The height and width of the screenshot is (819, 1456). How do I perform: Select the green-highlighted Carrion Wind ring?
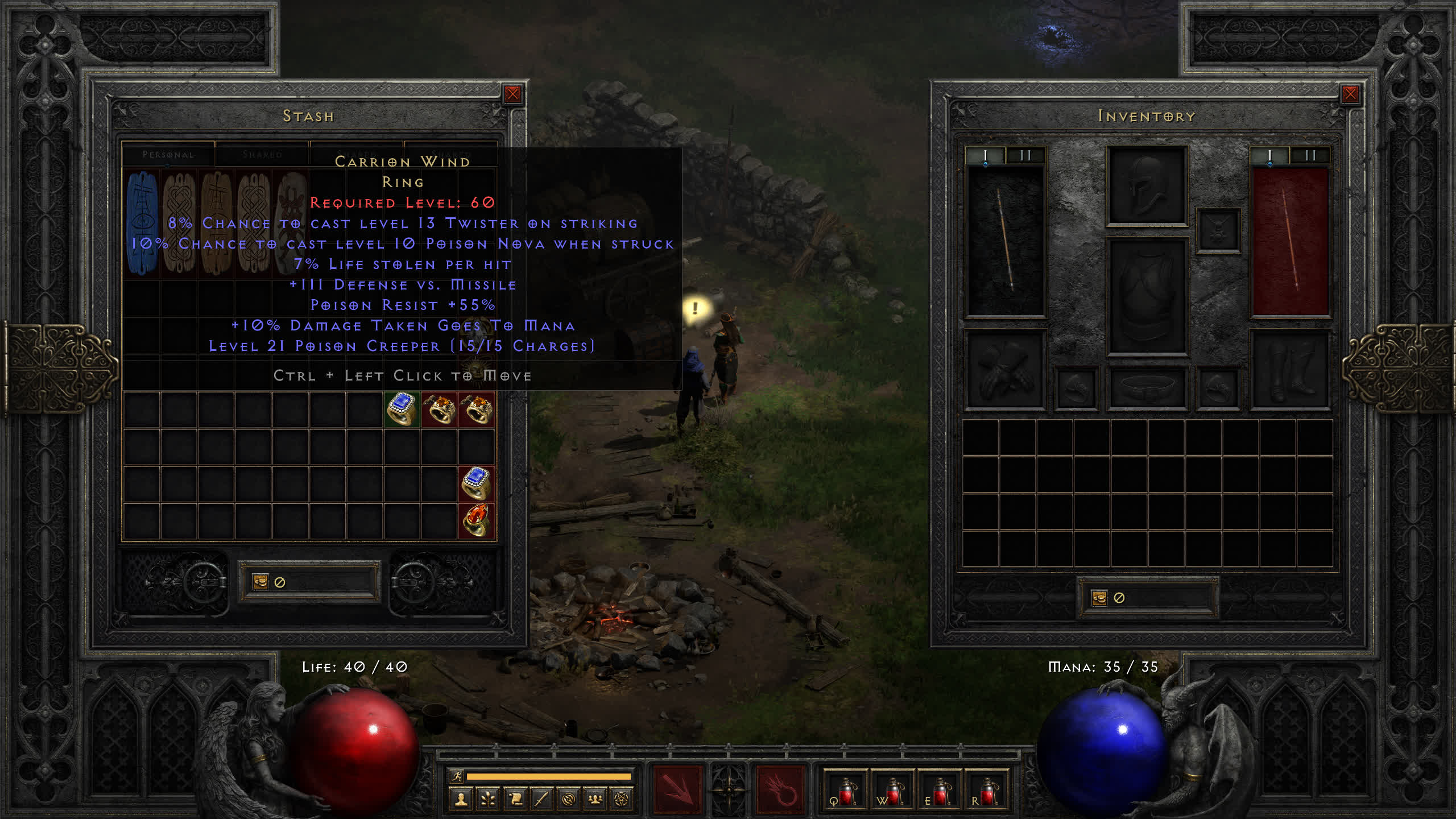coord(402,409)
